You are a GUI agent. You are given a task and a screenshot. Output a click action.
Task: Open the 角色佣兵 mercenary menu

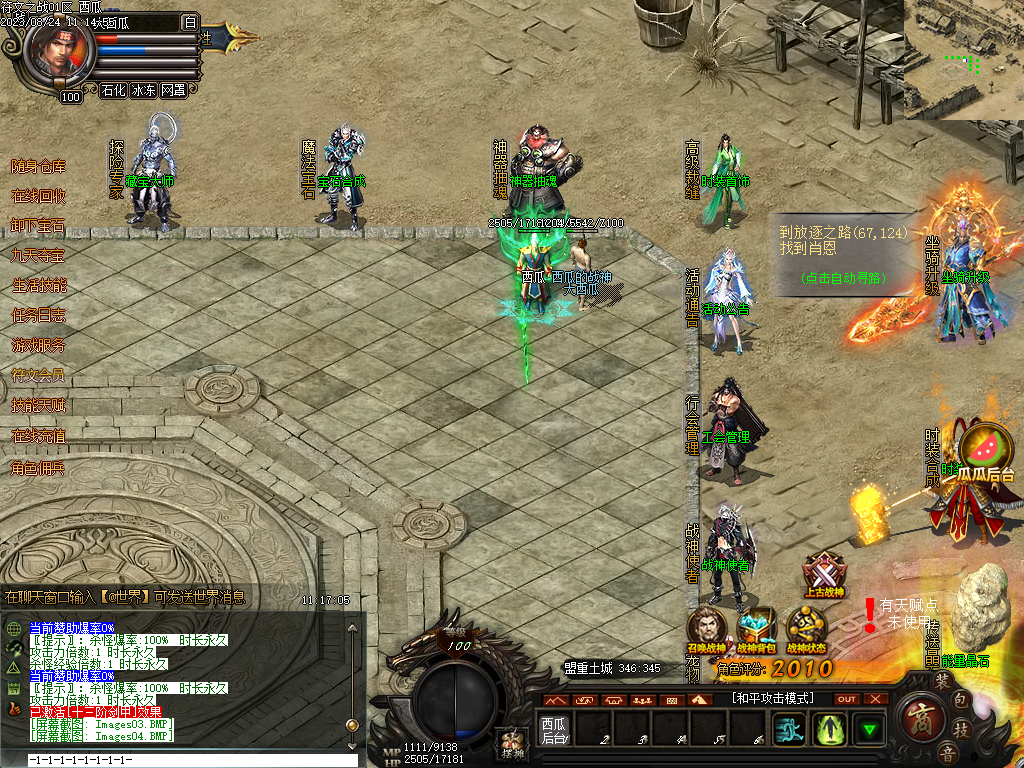point(38,467)
